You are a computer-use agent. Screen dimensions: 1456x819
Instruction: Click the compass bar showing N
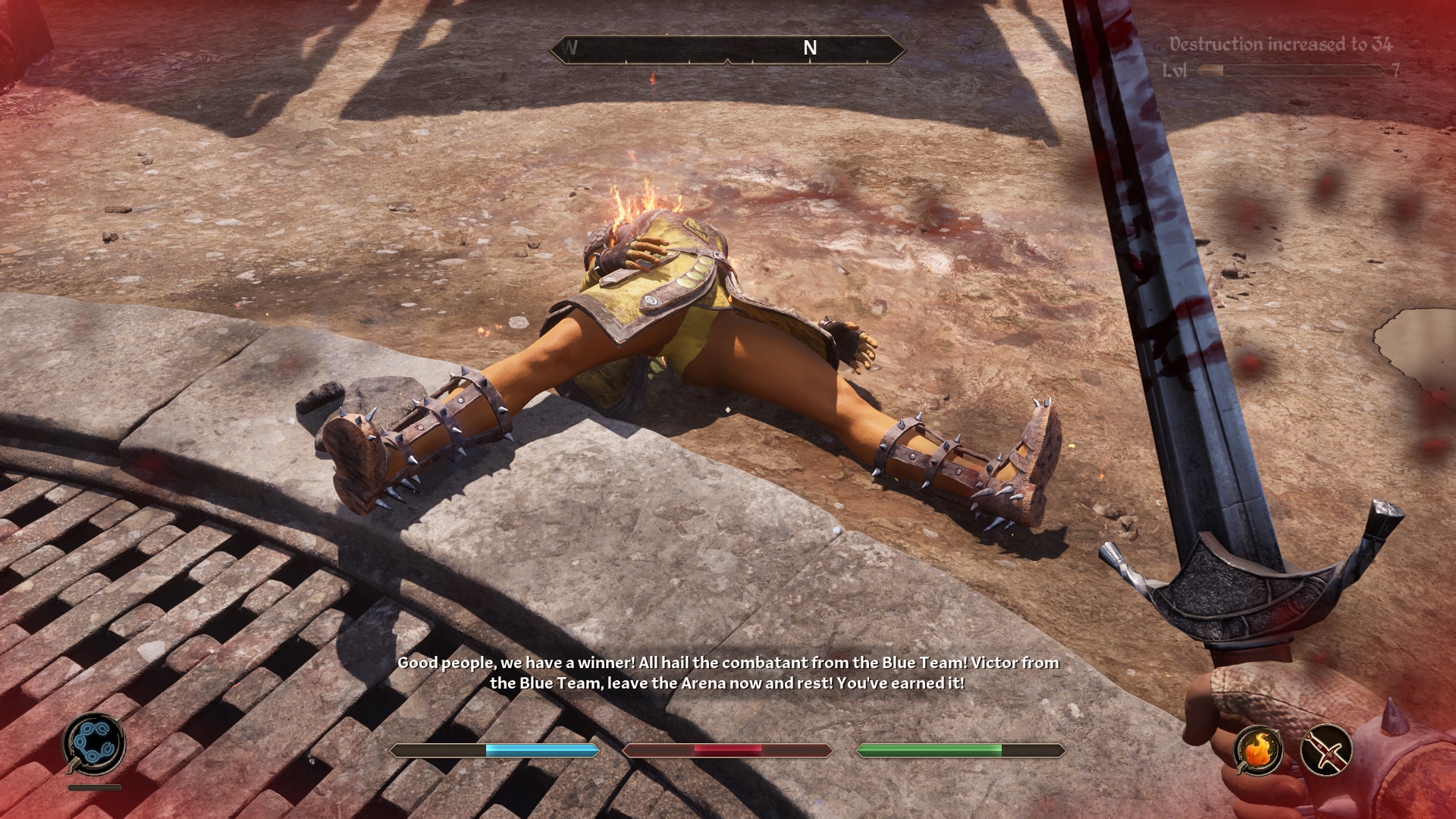coord(727,49)
